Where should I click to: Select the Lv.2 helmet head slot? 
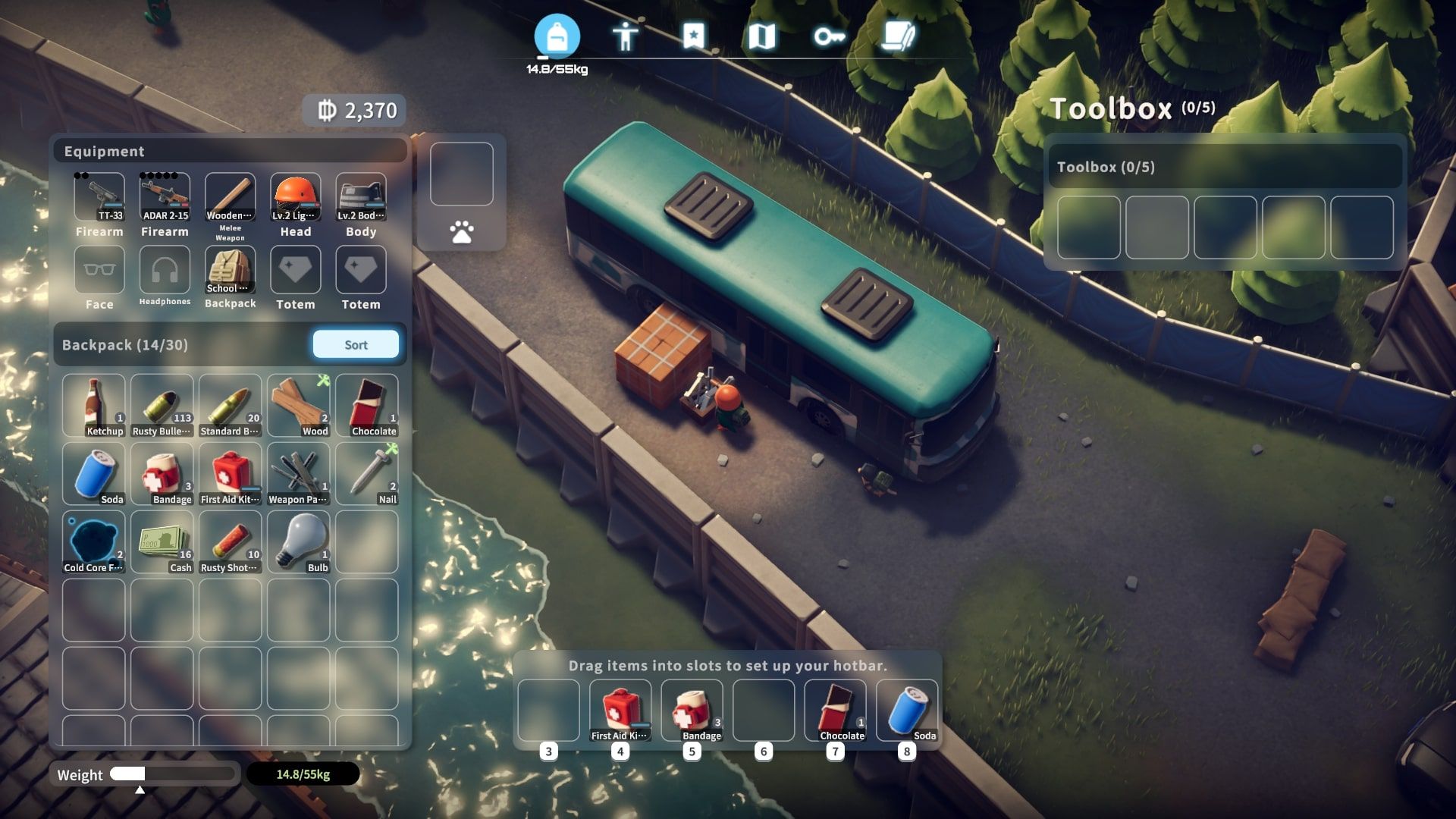(296, 198)
